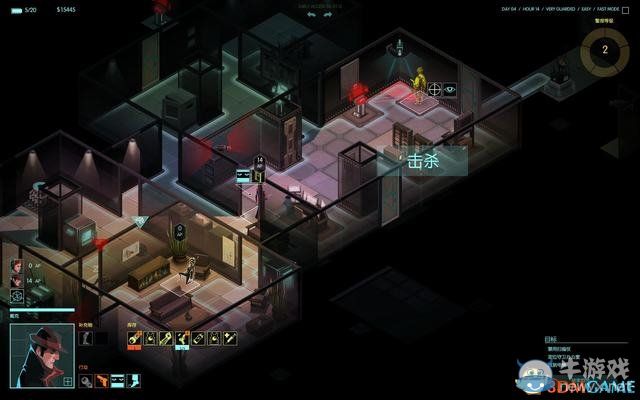Rotate camera with the right arrow
This screenshot has height=400, width=640.
tap(327, 15)
